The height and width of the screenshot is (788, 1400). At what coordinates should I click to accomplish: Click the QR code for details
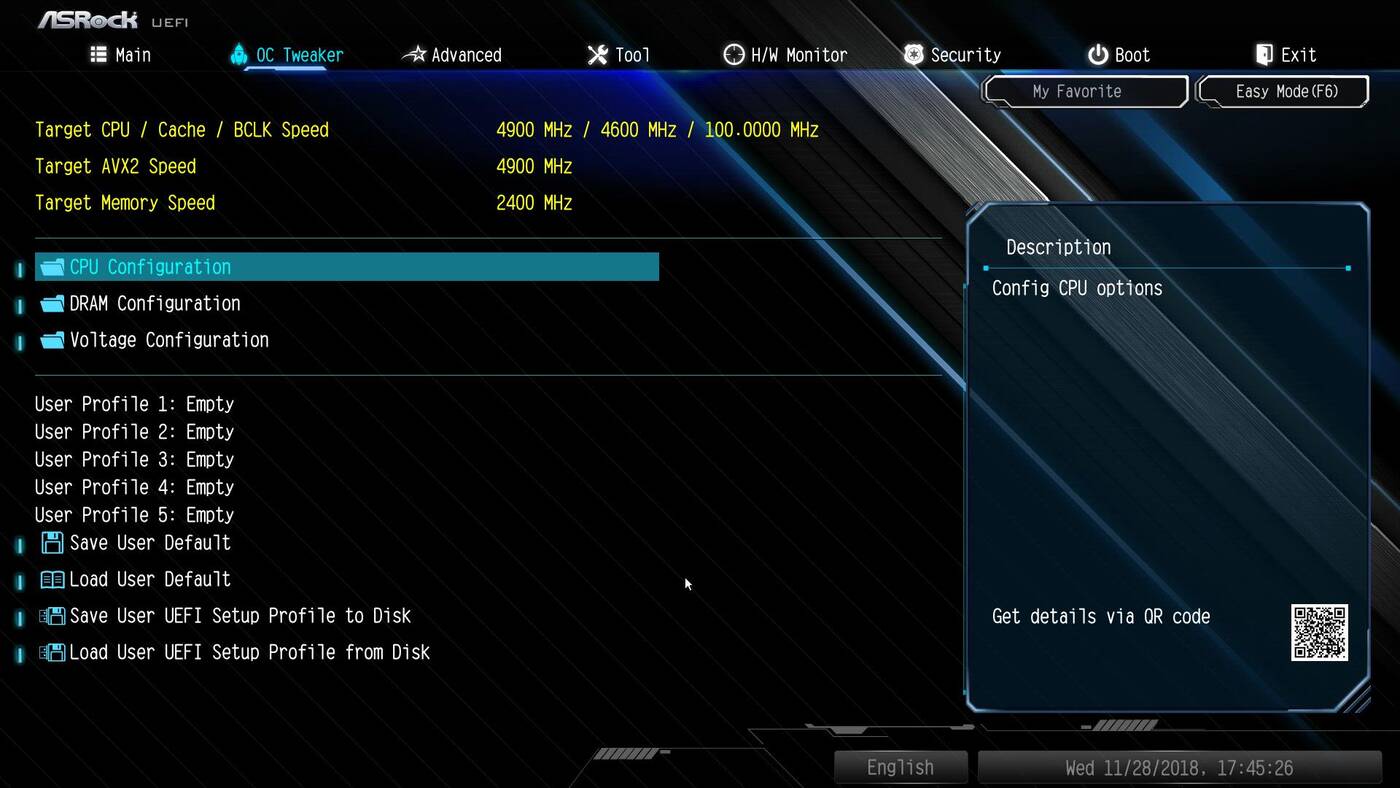pyautogui.click(x=1319, y=632)
